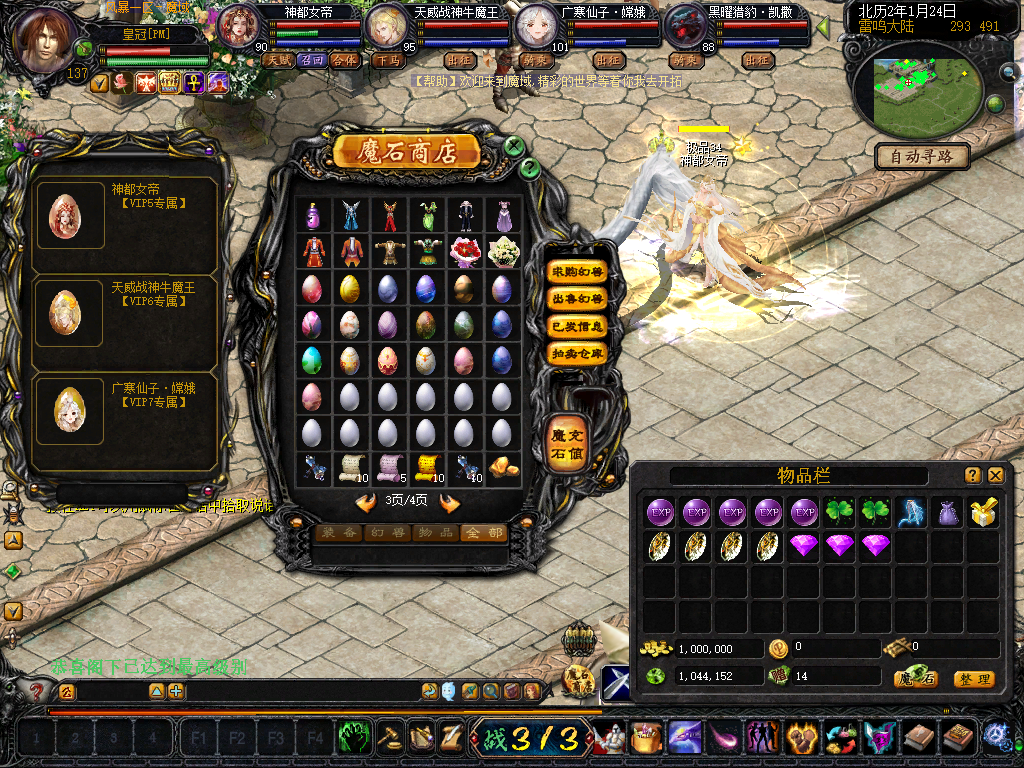Select the yellow-ribbon gift box in inventory
Image resolution: width=1024 pixels, height=768 pixels.
click(x=982, y=513)
